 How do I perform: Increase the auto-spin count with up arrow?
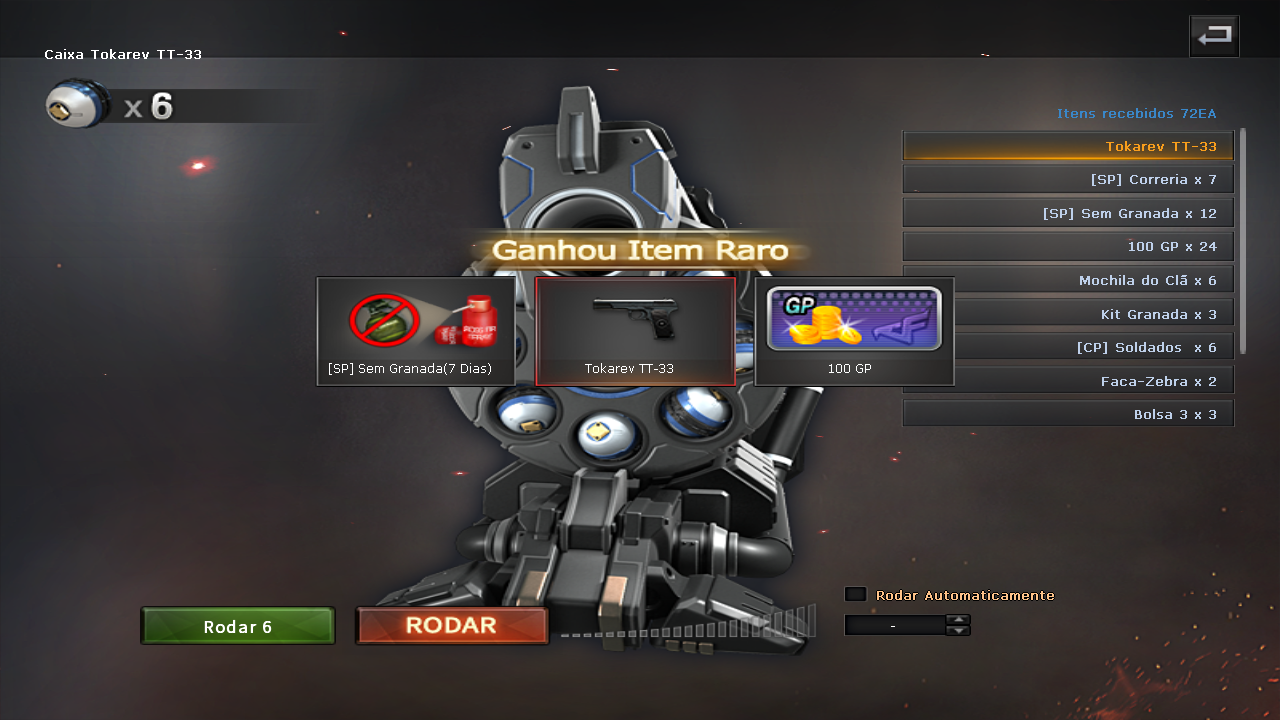coord(958,620)
